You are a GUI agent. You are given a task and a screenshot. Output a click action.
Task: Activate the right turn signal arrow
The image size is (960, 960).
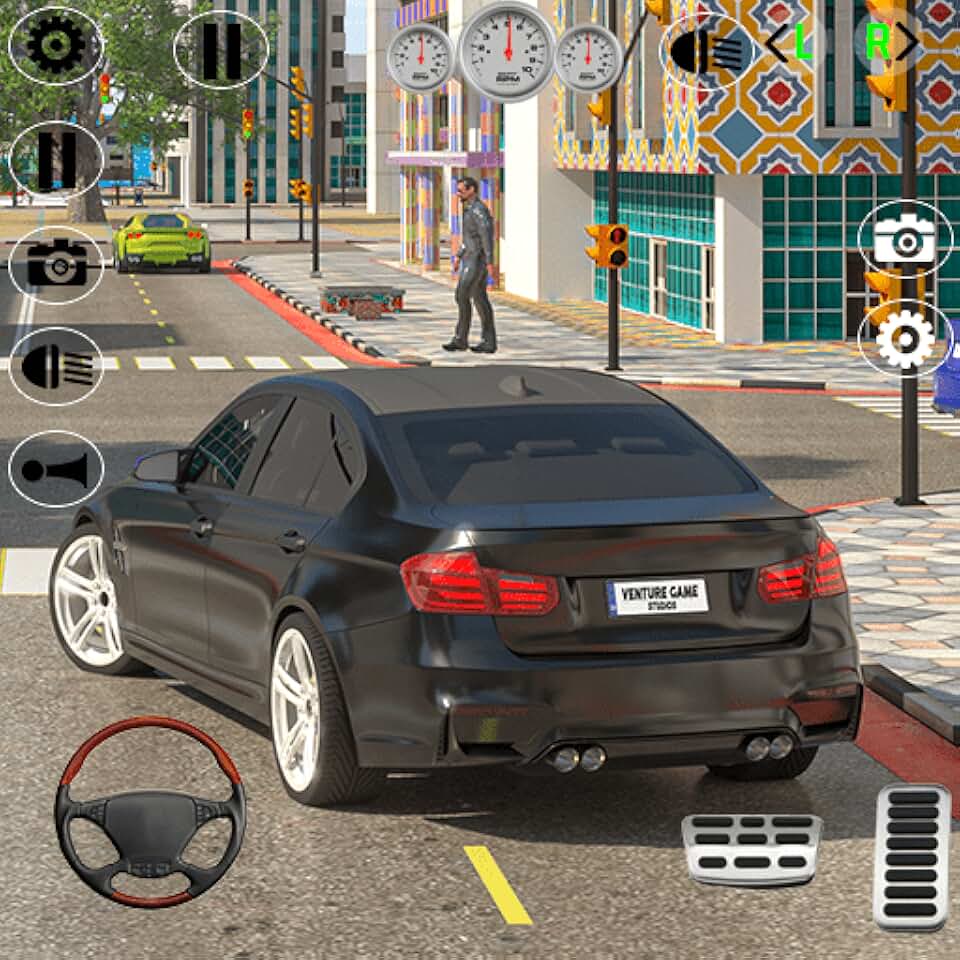coord(891,42)
